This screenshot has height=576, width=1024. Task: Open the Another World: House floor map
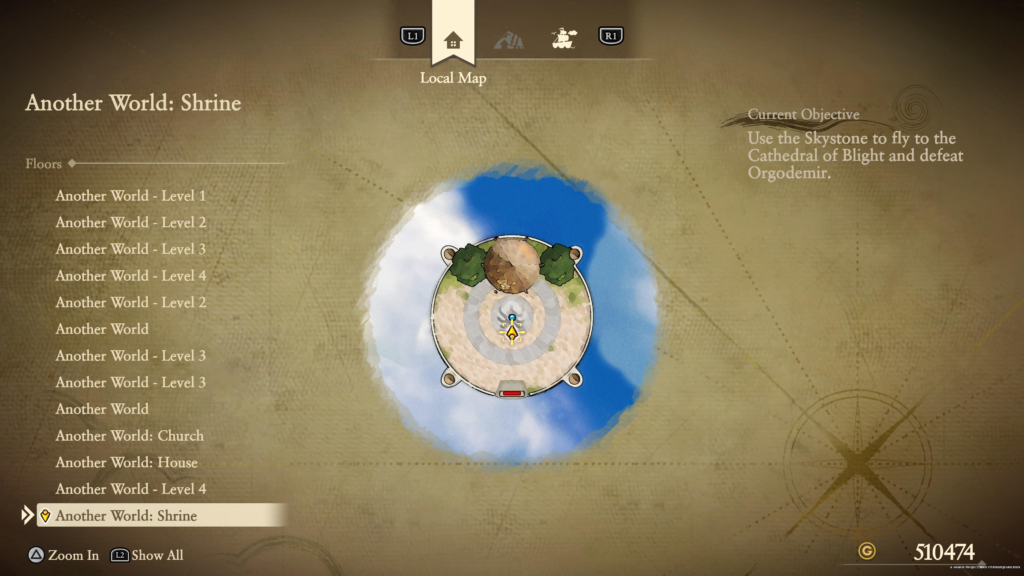(x=126, y=463)
